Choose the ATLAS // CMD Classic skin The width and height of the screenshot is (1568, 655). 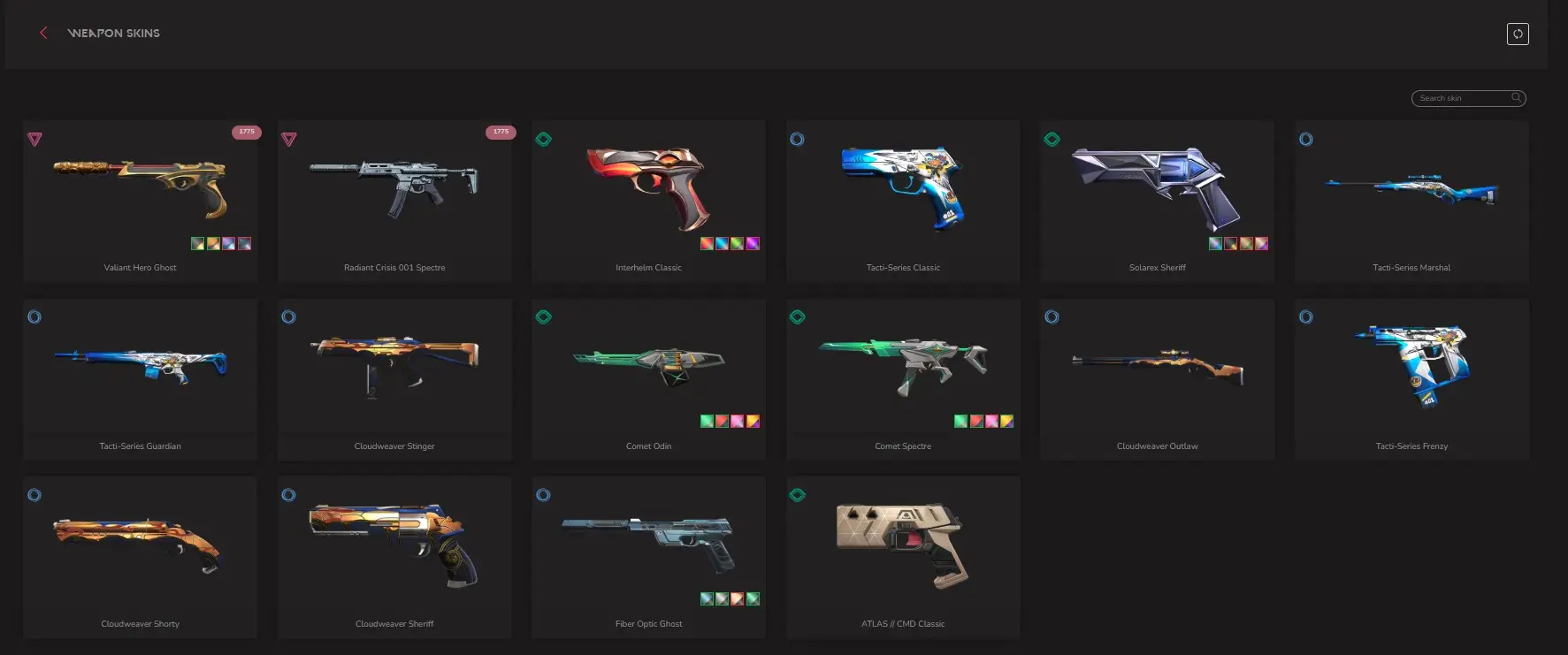[903, 557]
